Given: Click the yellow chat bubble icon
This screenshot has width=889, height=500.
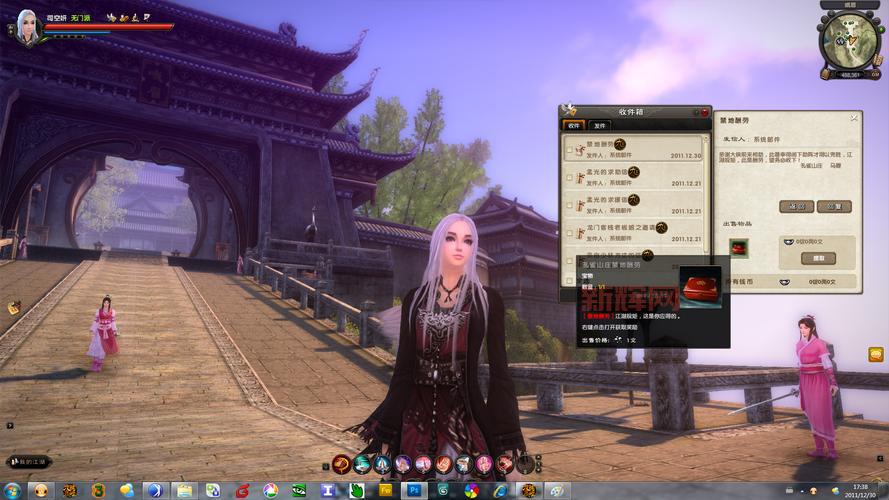Looking at the screenshot, I should point(876,354).
